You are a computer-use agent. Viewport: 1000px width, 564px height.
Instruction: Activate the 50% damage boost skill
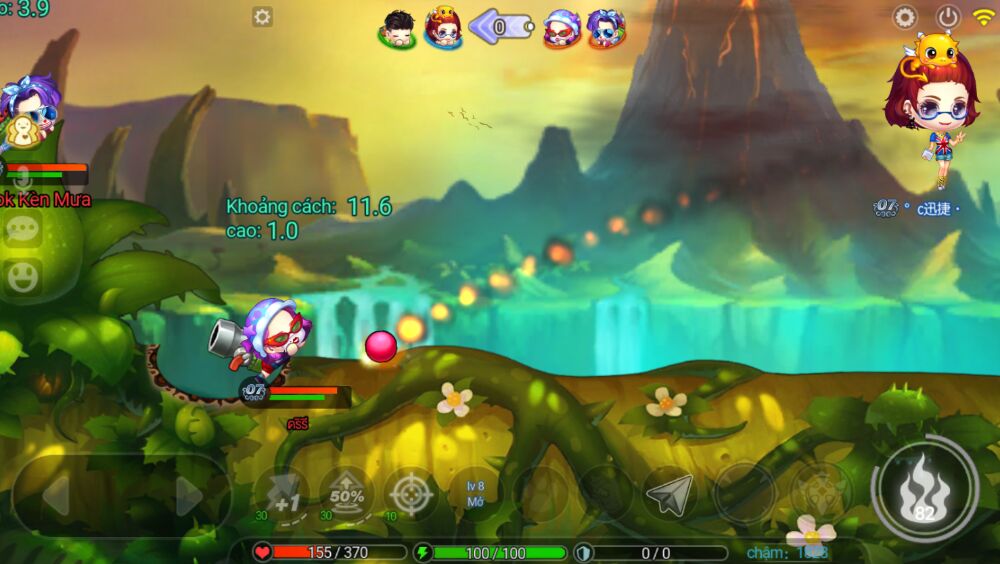[346, 493]
